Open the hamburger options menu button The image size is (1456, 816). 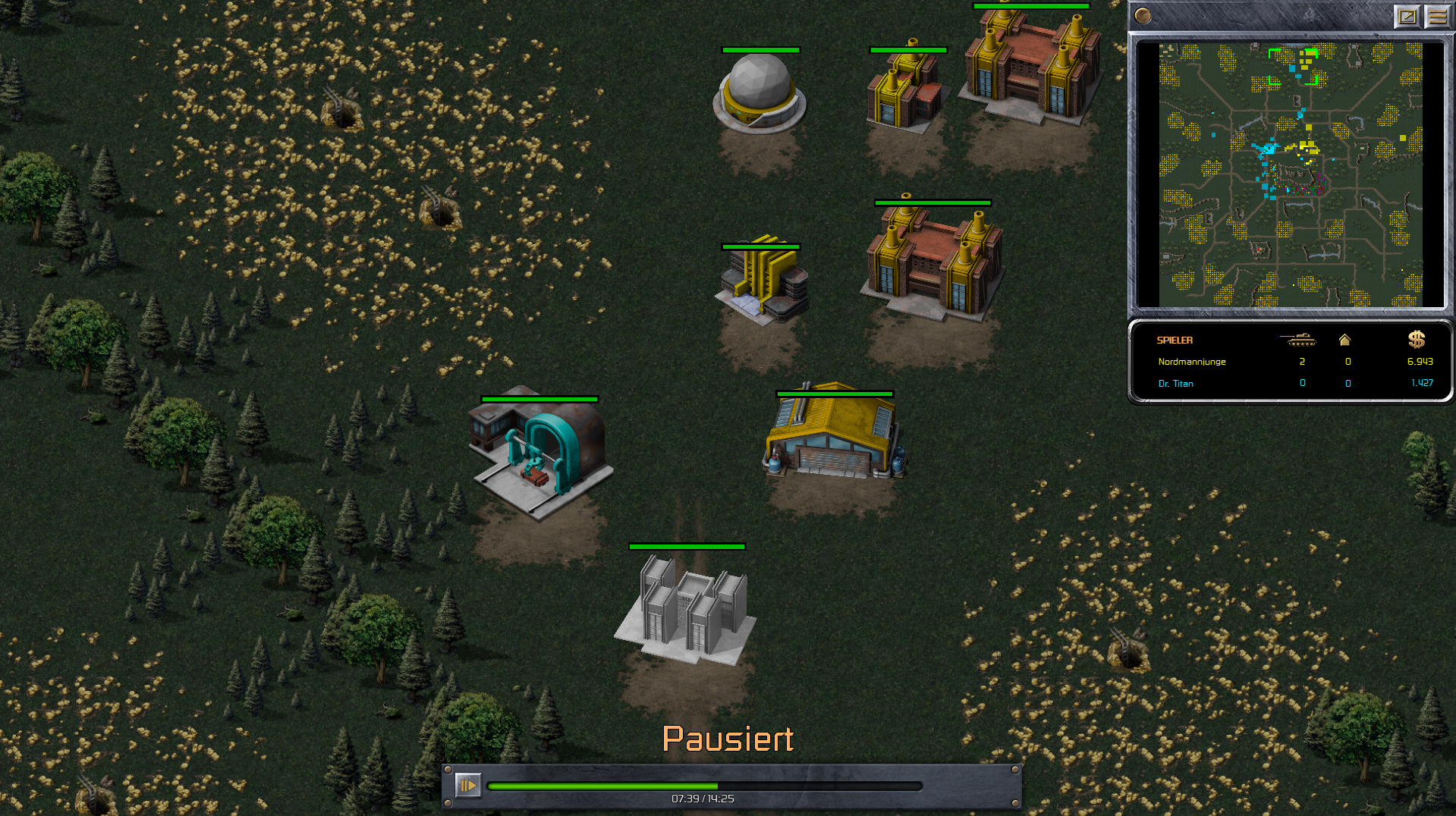pos(1436,16)
